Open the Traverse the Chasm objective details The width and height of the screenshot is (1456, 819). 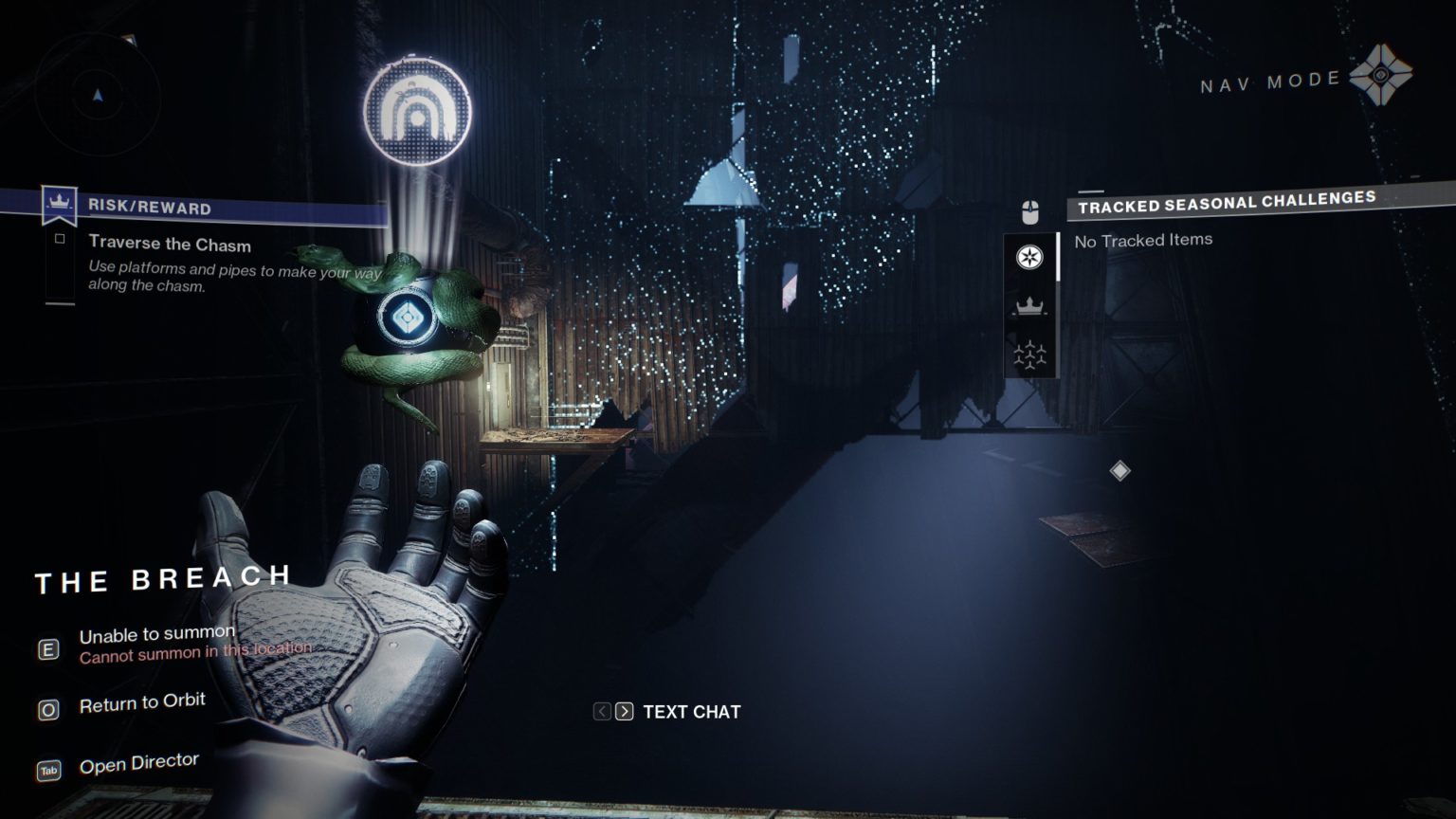170,244
